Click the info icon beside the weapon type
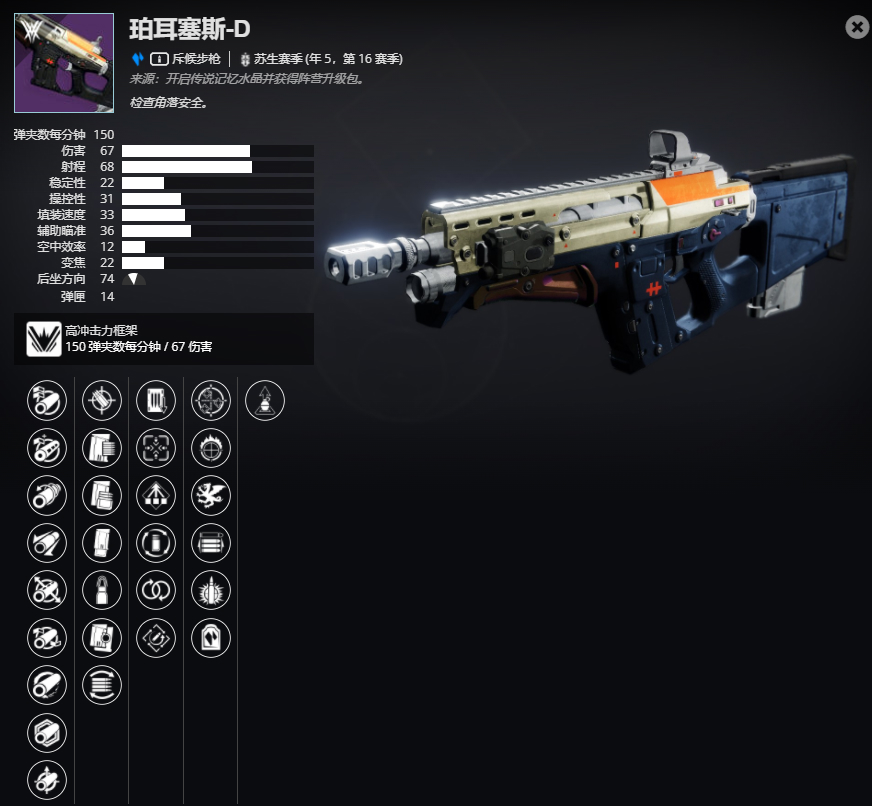 coord(158,59)
